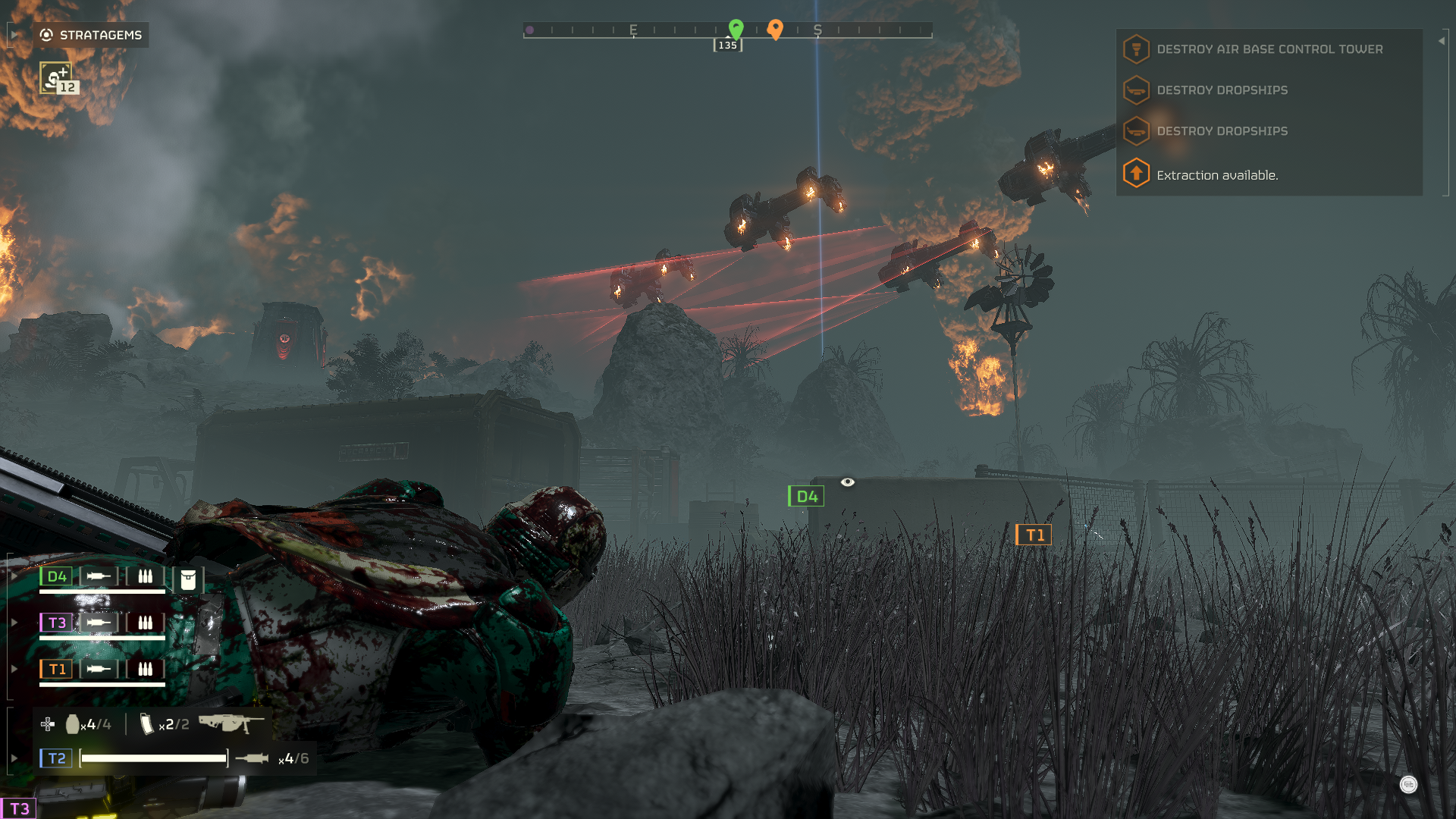
Task: Click the round icon in bottom-right corner
Action: pos(1408,784)
